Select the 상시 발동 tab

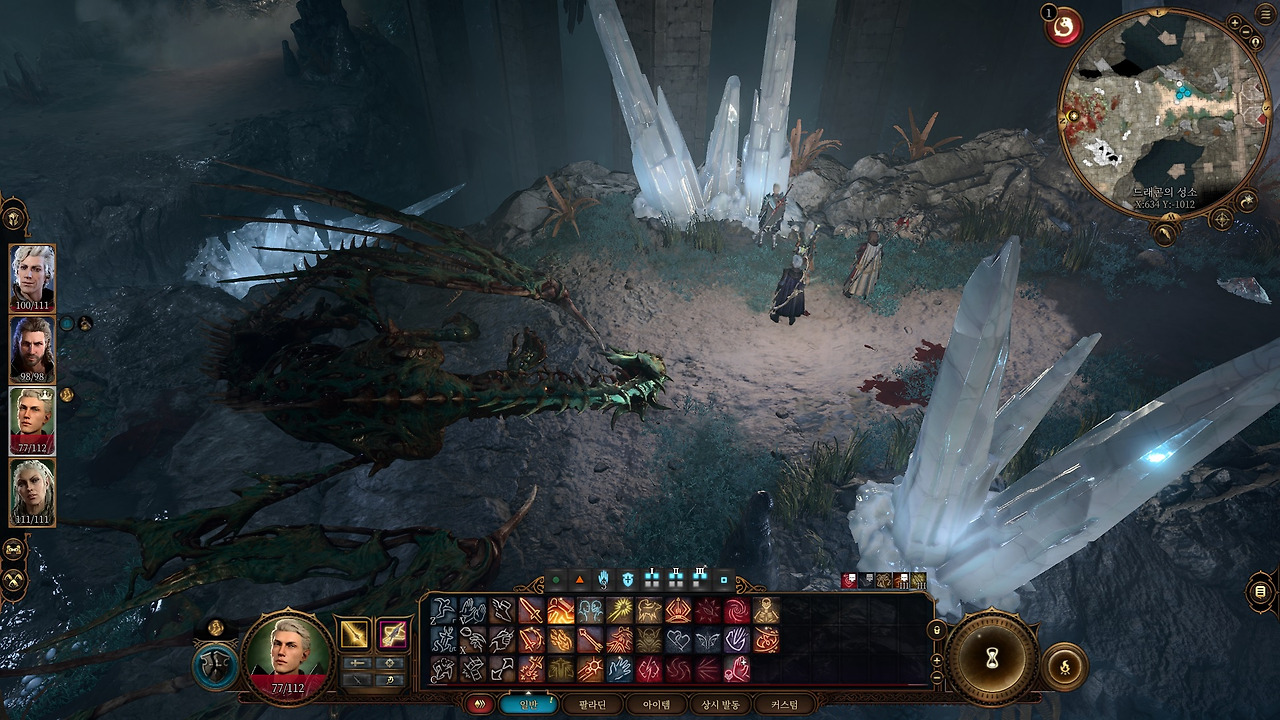[720, 705]
